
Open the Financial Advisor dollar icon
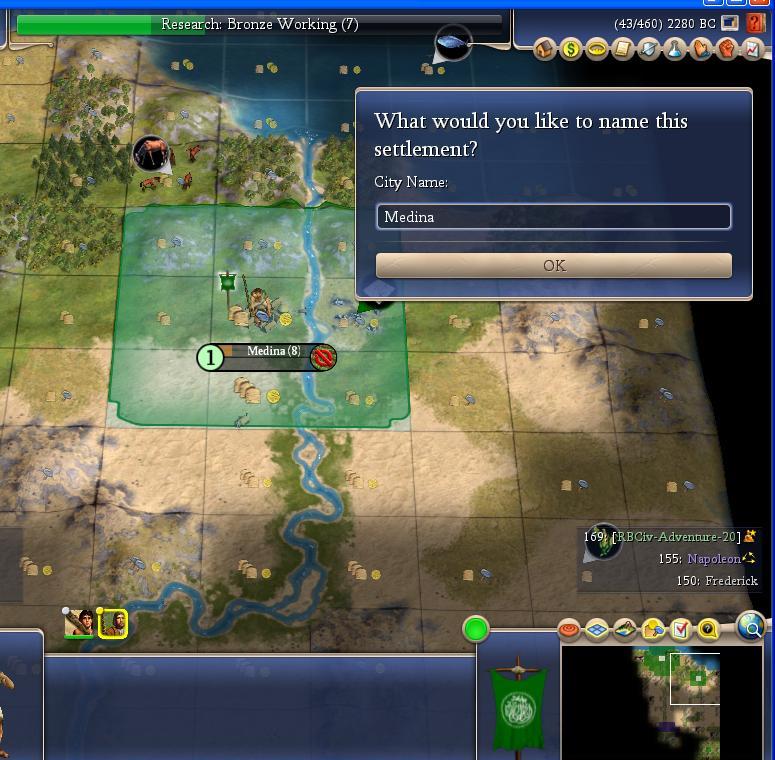click(x=571, y=49)
